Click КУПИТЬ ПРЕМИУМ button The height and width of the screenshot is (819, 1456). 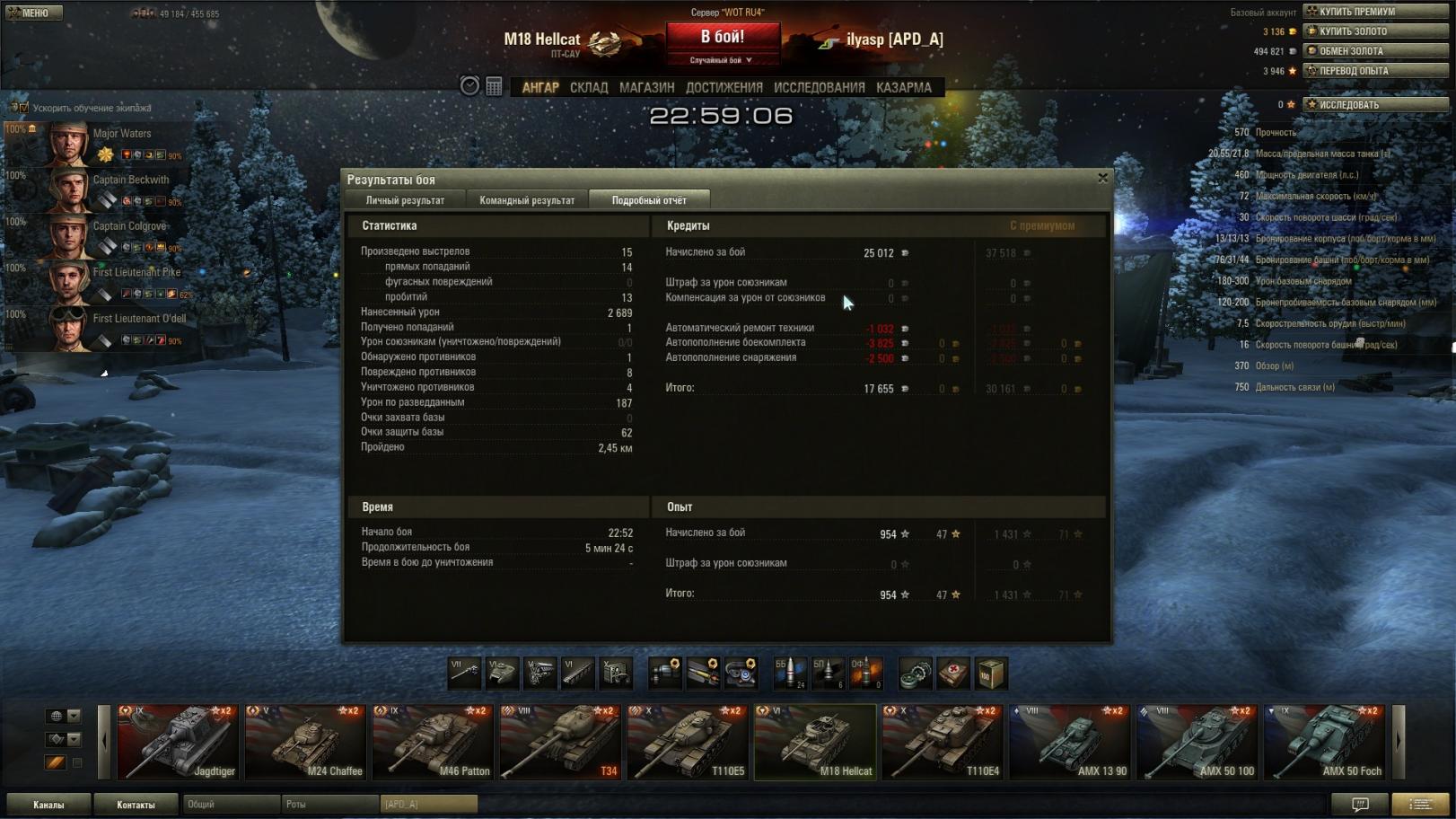[1375, 12]
